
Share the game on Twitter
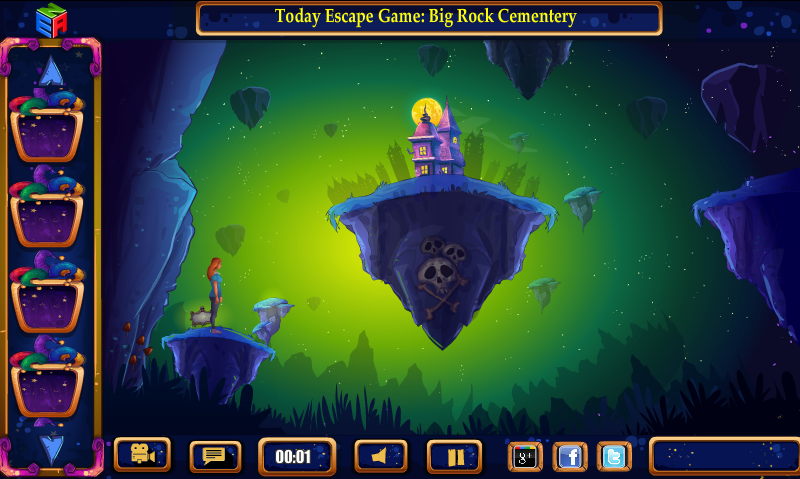615,456
